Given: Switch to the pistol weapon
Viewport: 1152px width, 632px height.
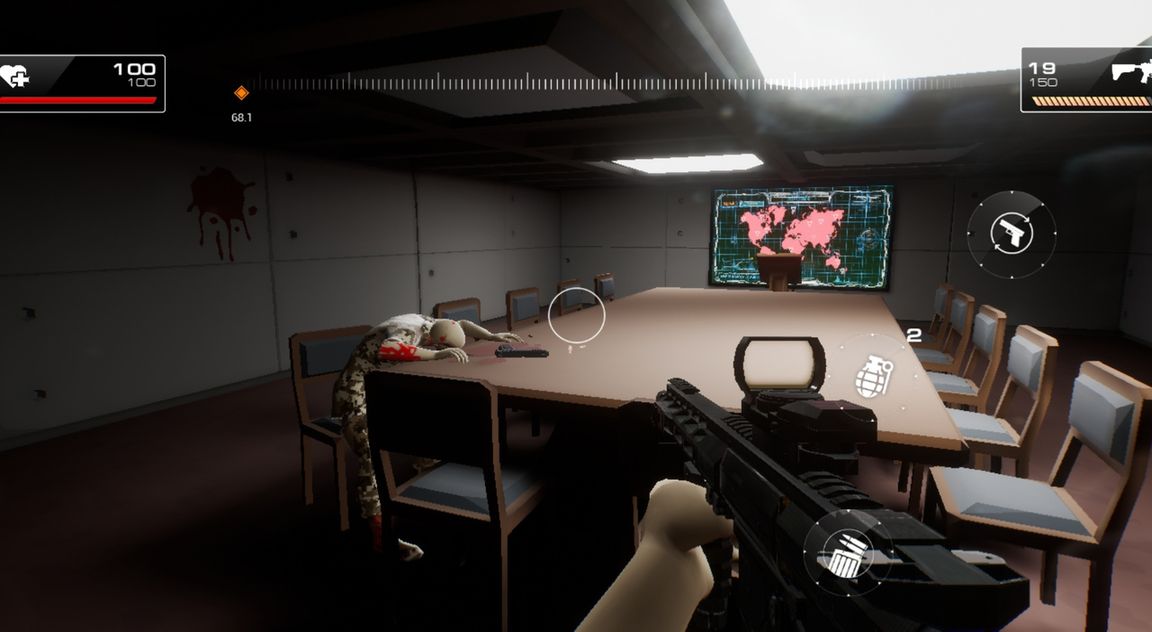Looking at the screenshot, I should click(1011, 233).
